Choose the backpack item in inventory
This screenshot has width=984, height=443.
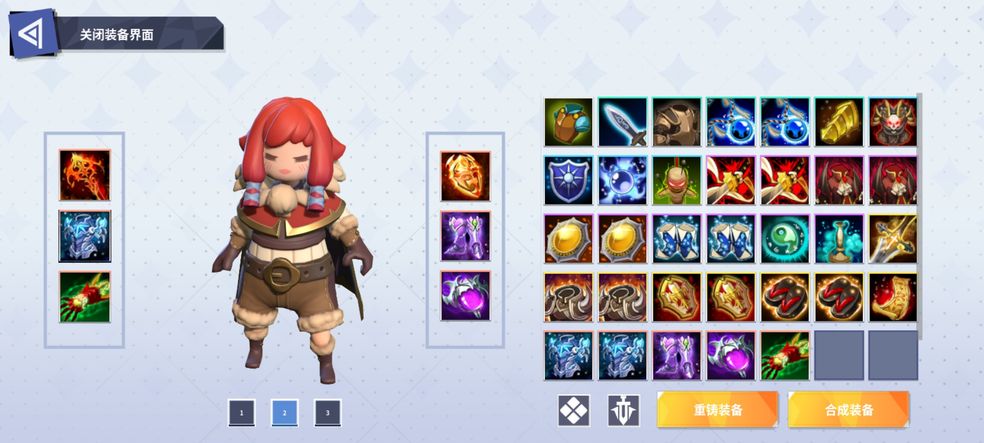point(569,122)
